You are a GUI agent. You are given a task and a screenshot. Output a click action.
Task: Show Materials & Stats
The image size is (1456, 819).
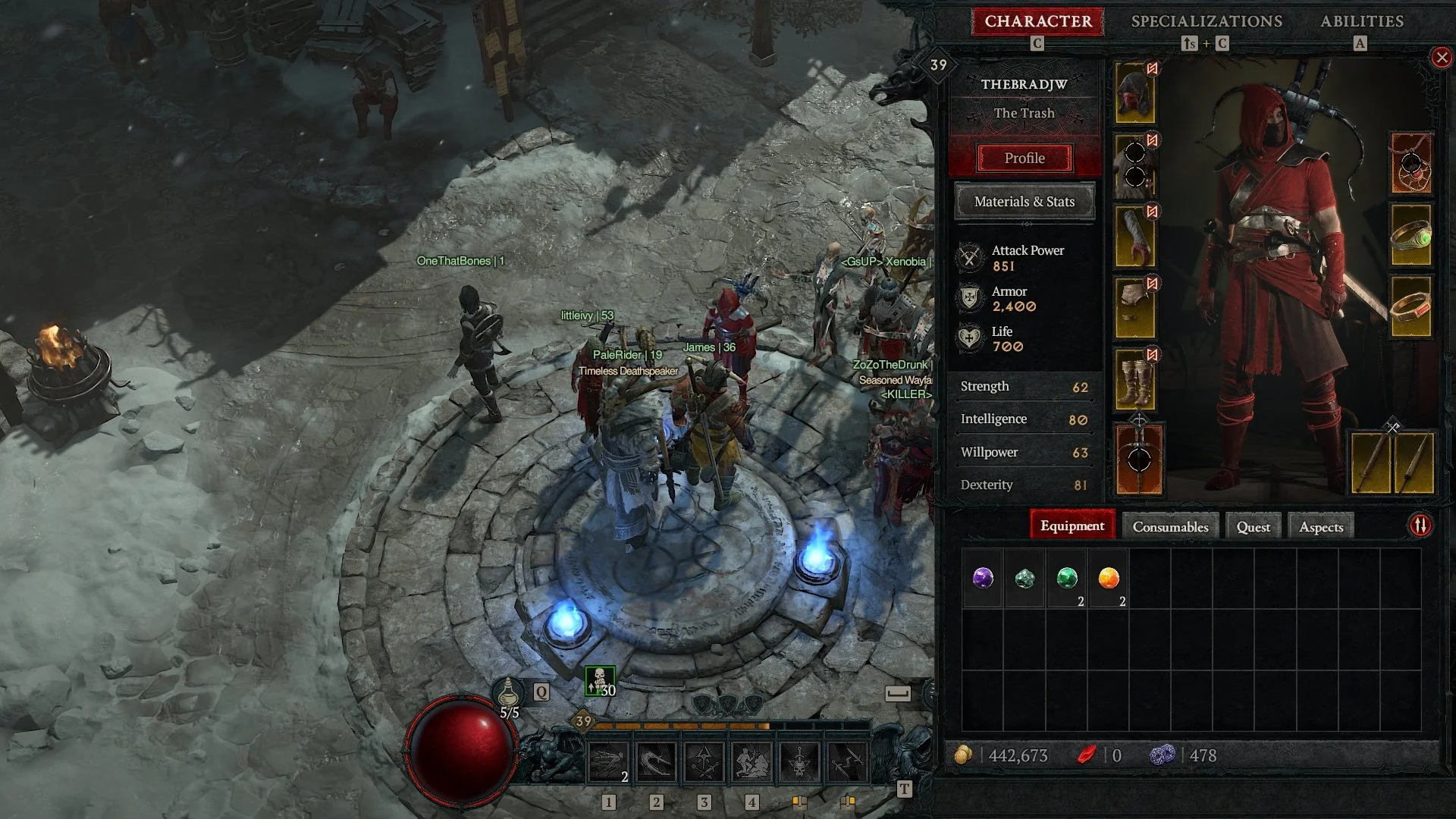tap(1024, 202)
